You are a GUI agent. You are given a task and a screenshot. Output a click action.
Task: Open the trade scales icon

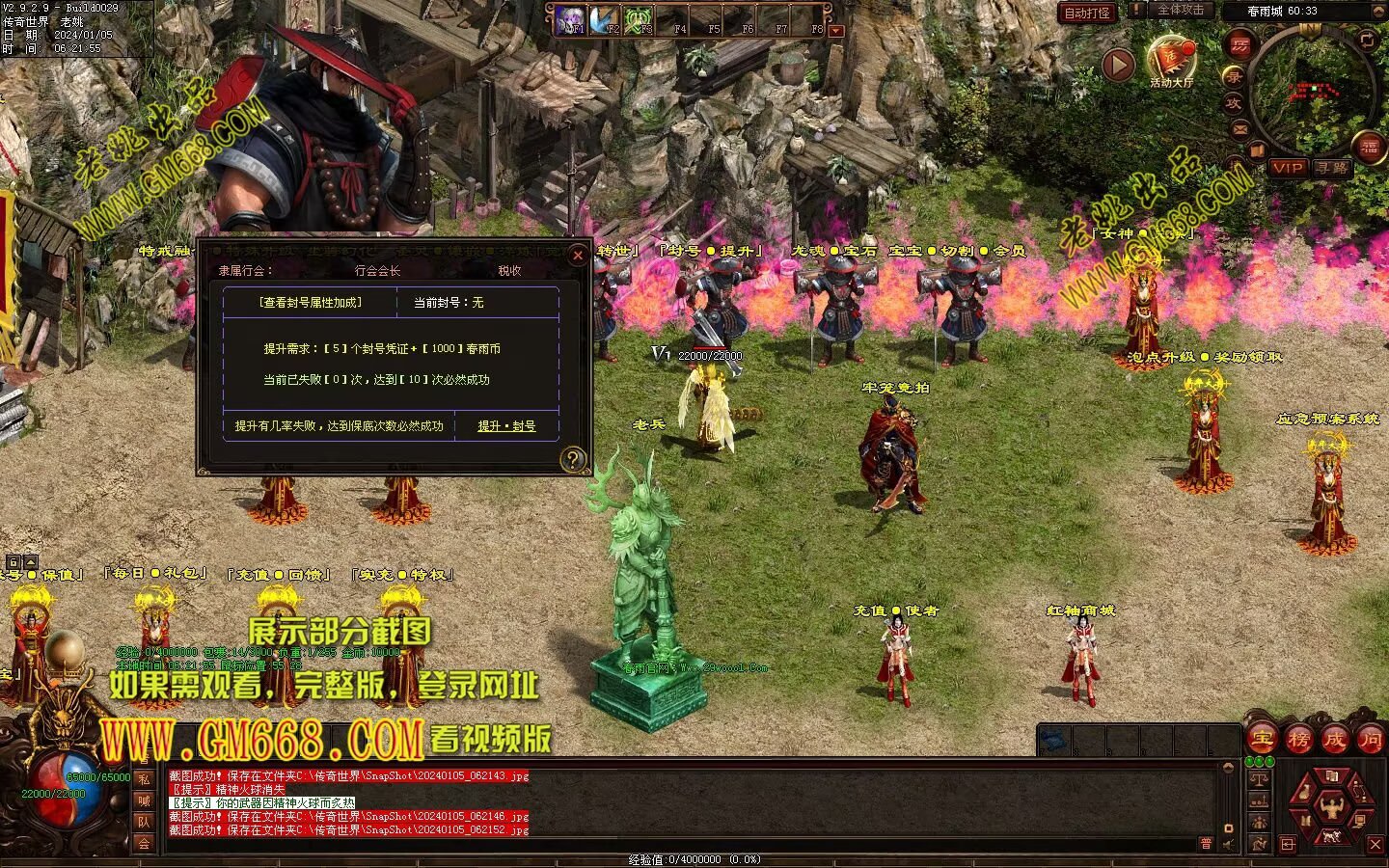coord(1258,778)
